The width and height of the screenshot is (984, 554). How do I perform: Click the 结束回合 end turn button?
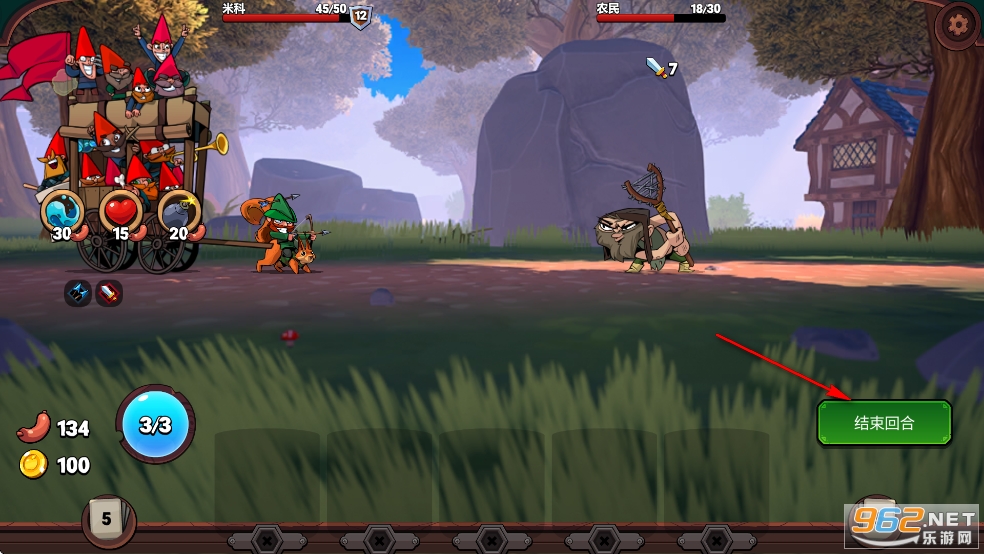click(x=884, y=423)
